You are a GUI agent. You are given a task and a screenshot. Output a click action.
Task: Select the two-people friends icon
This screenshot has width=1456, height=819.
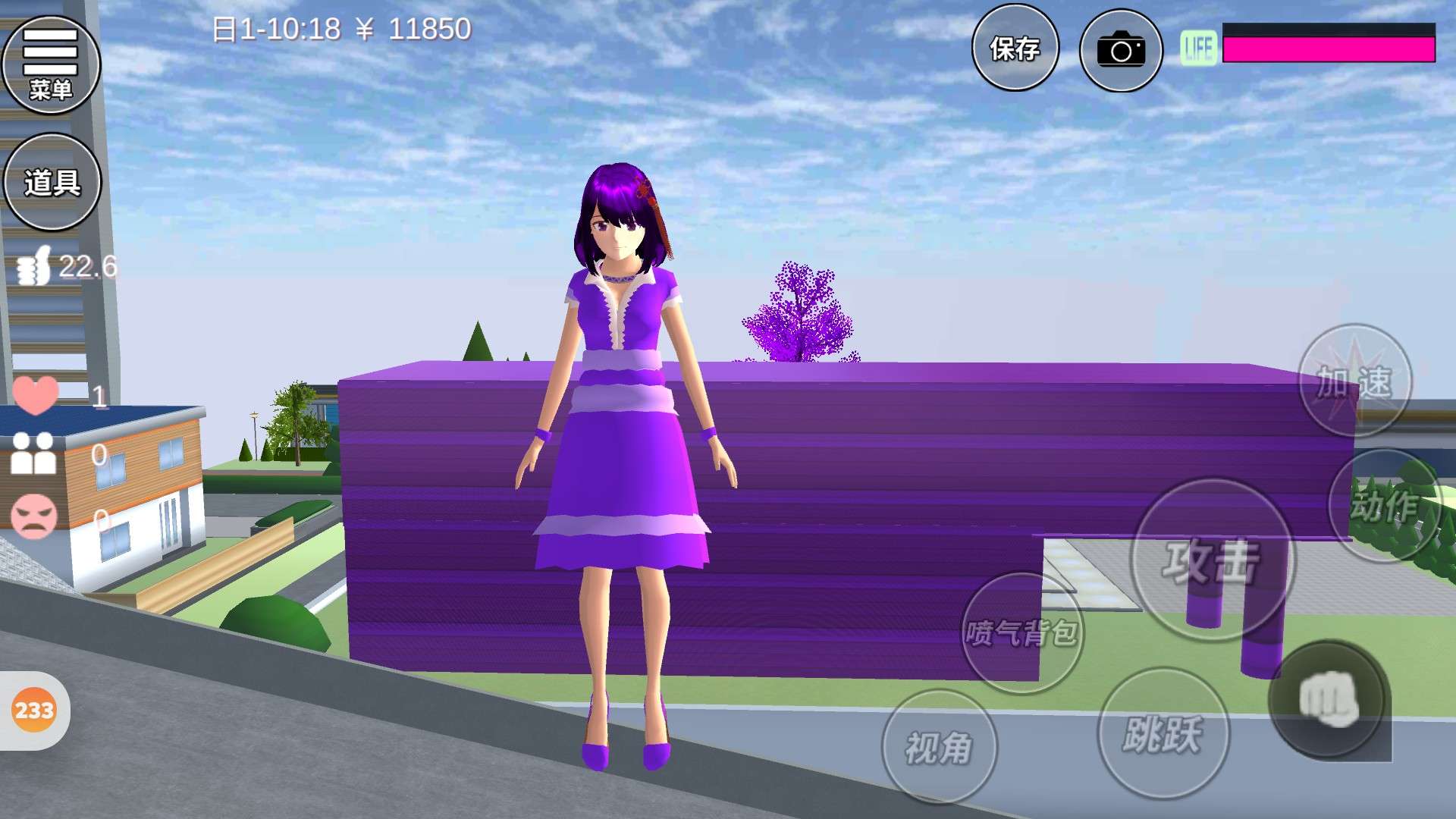[34, 453]
